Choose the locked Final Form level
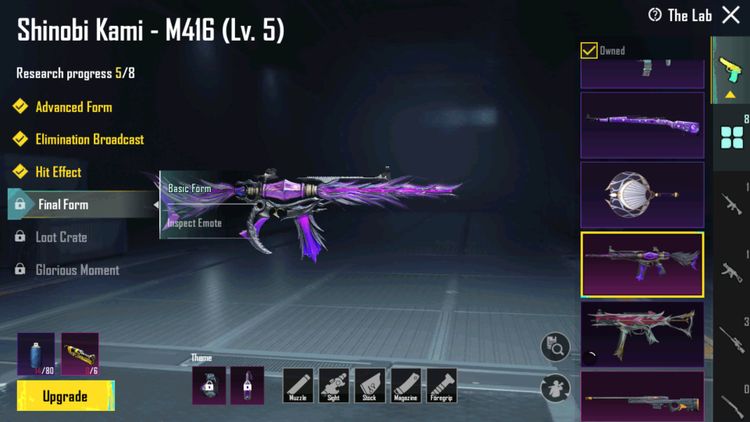 (62, 205)
